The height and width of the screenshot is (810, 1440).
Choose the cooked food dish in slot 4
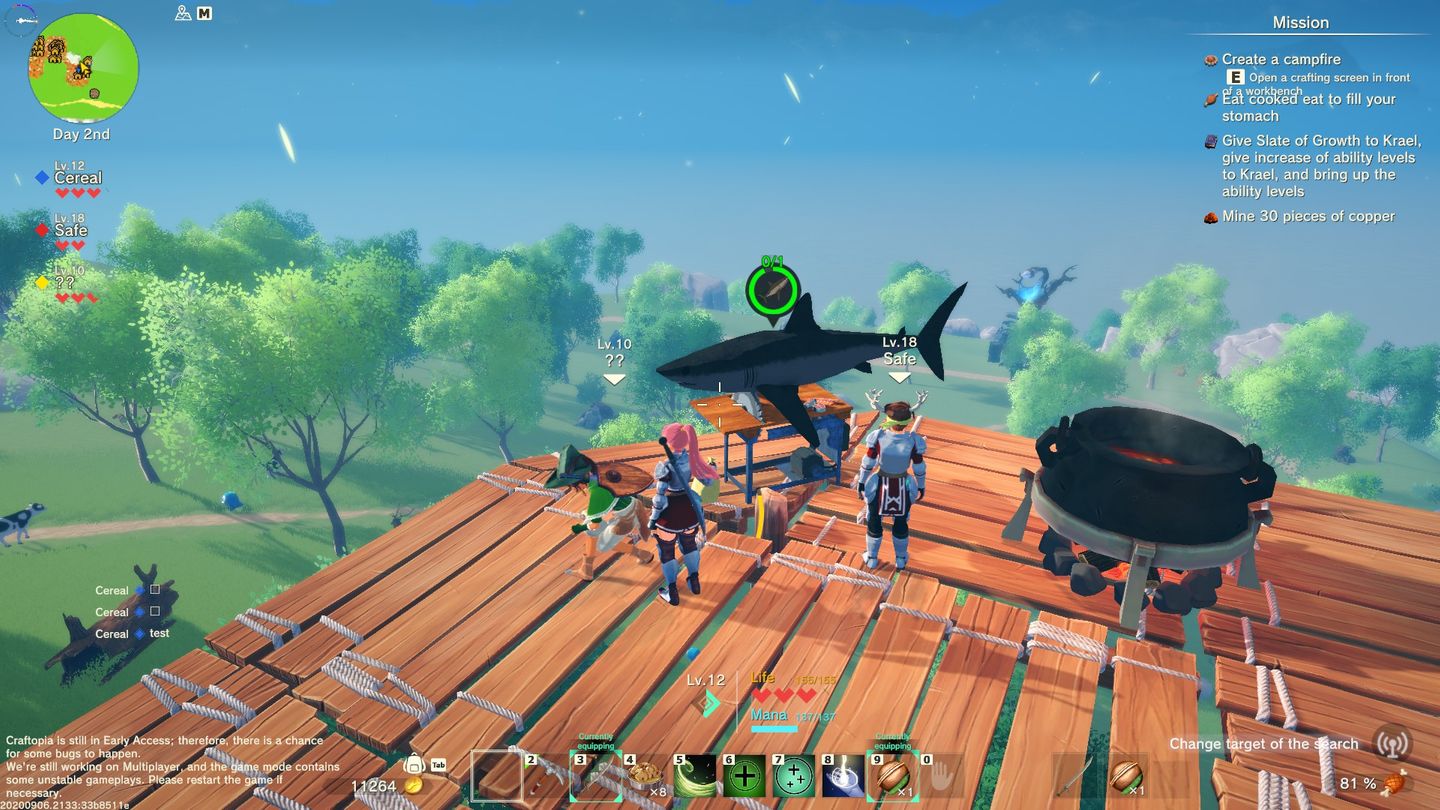click(x=645, y=776)
